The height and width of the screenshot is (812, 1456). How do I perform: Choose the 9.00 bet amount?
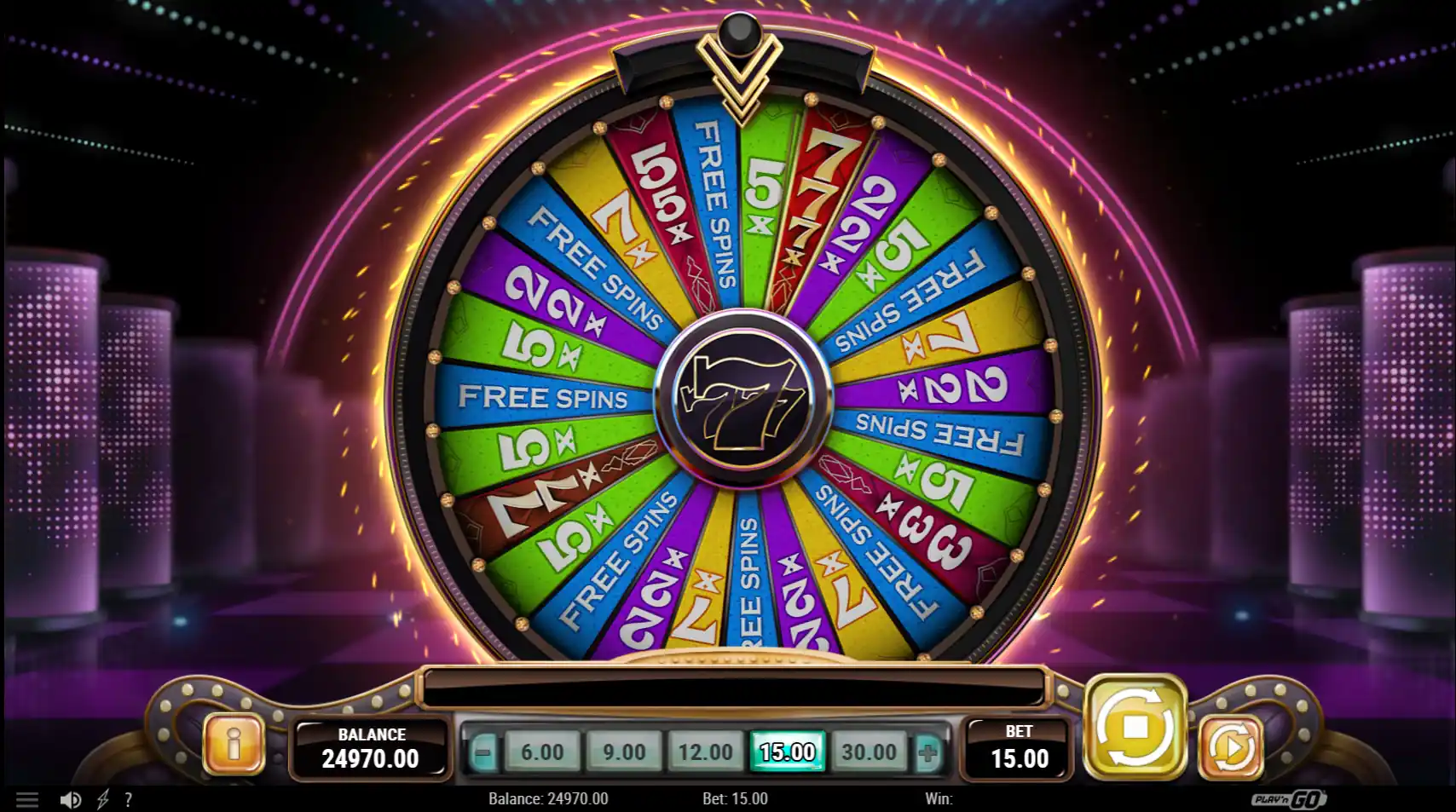coord(624,752)
